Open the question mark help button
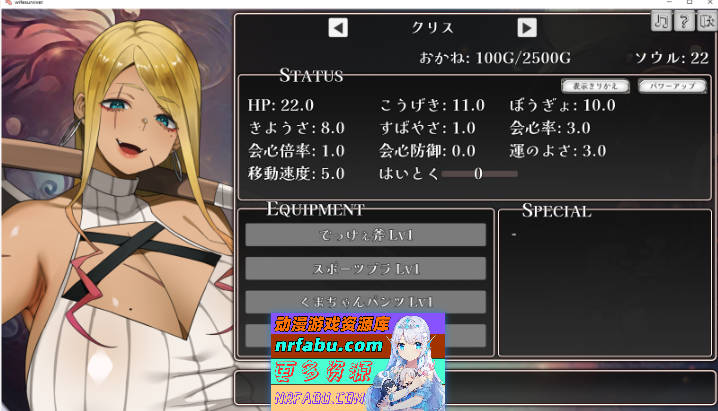Image resolution: width=718 pixels, height=411 pixels. point(684,23)
